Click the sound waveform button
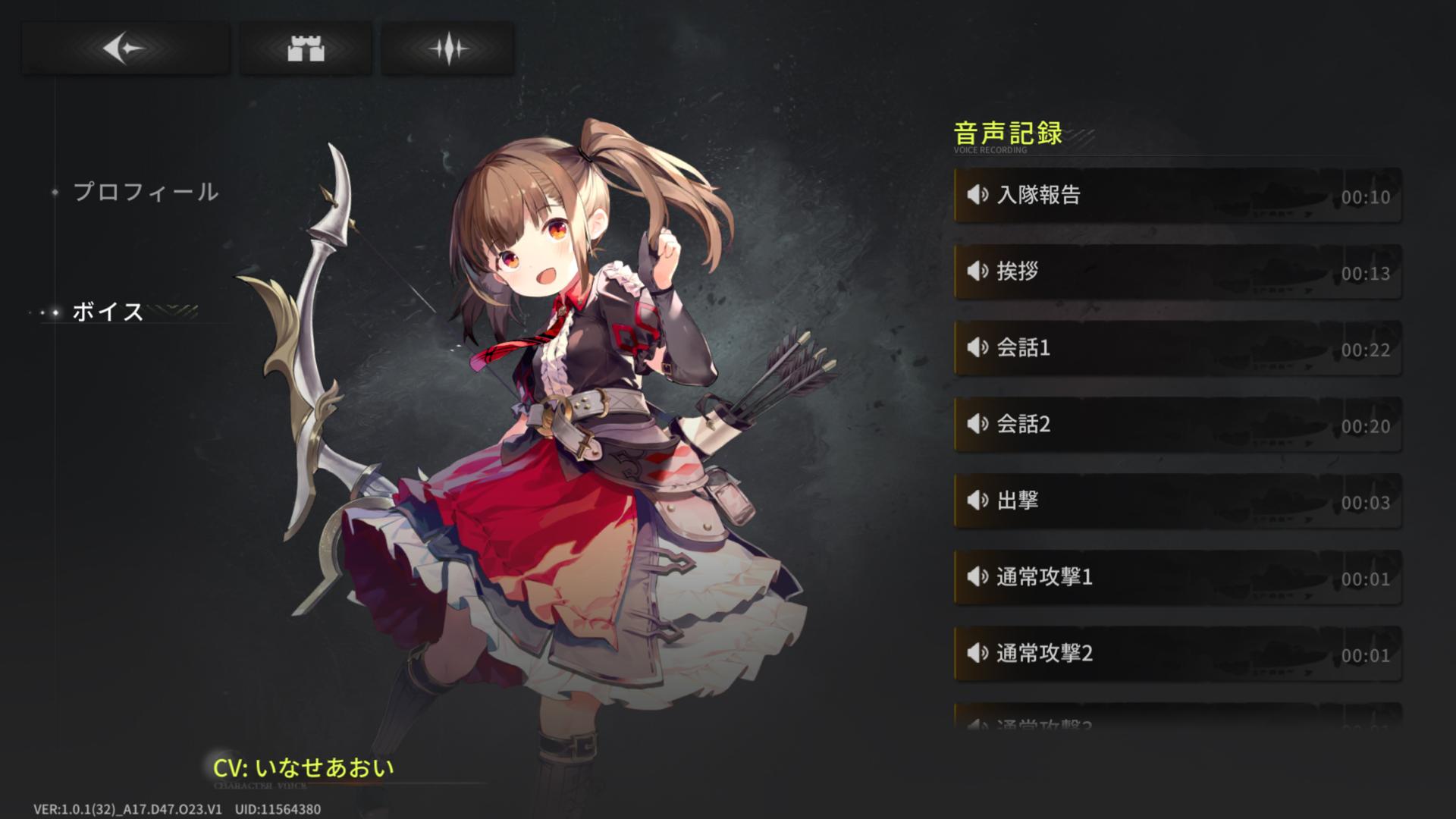Viewport: 1456px width, 819px height. 447,49
